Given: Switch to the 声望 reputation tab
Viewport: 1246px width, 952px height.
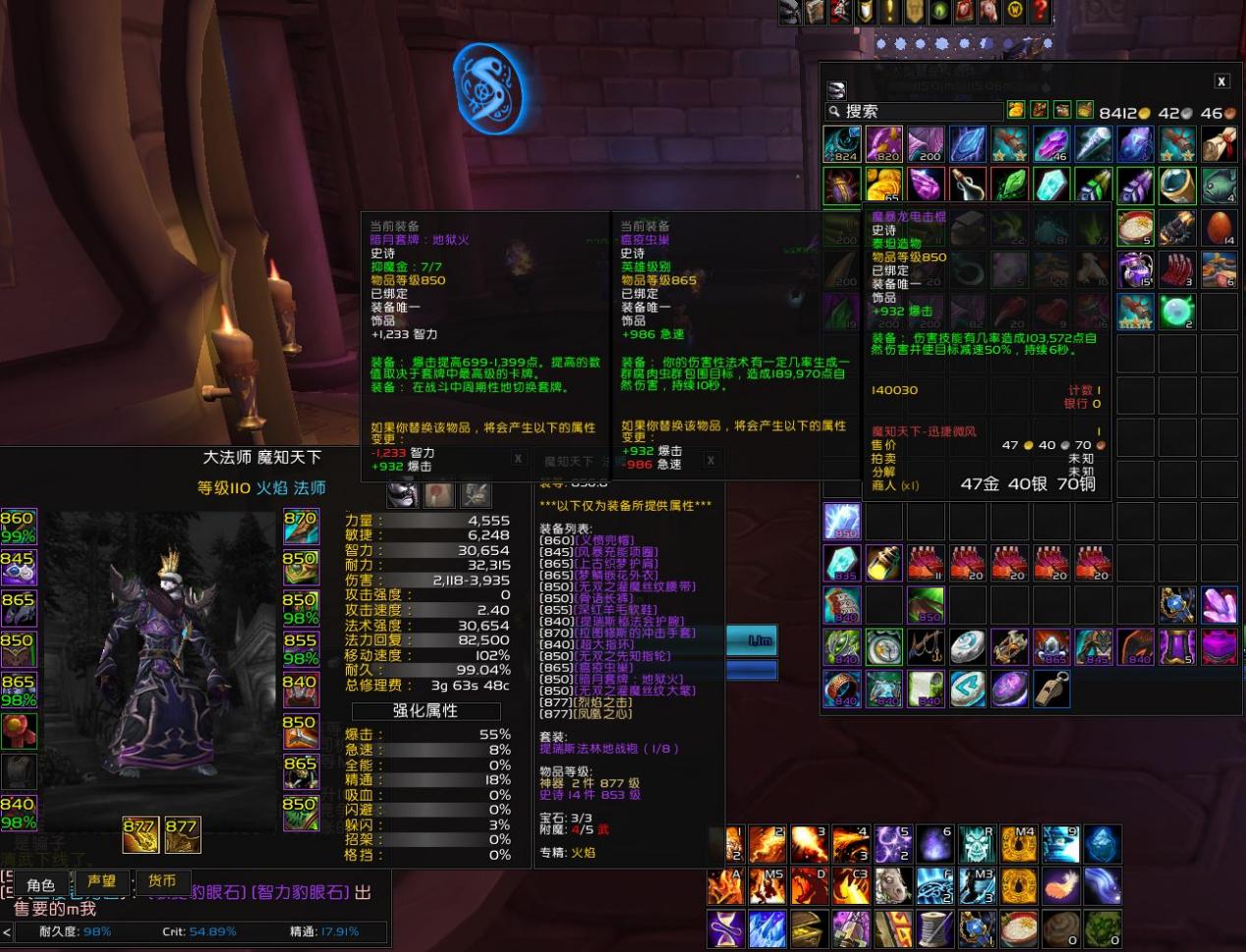Looking at the screenshot, I should [x=101, y=882].
